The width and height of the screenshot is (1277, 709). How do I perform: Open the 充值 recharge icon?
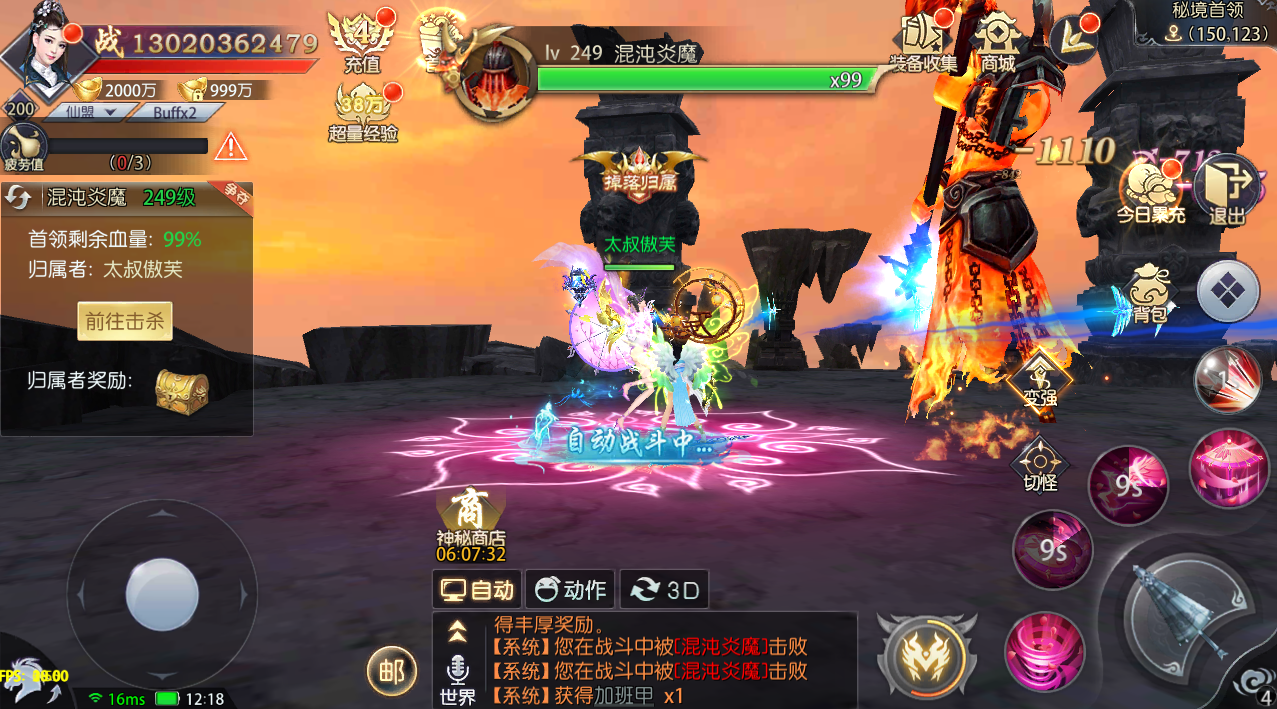pos(362,42)
